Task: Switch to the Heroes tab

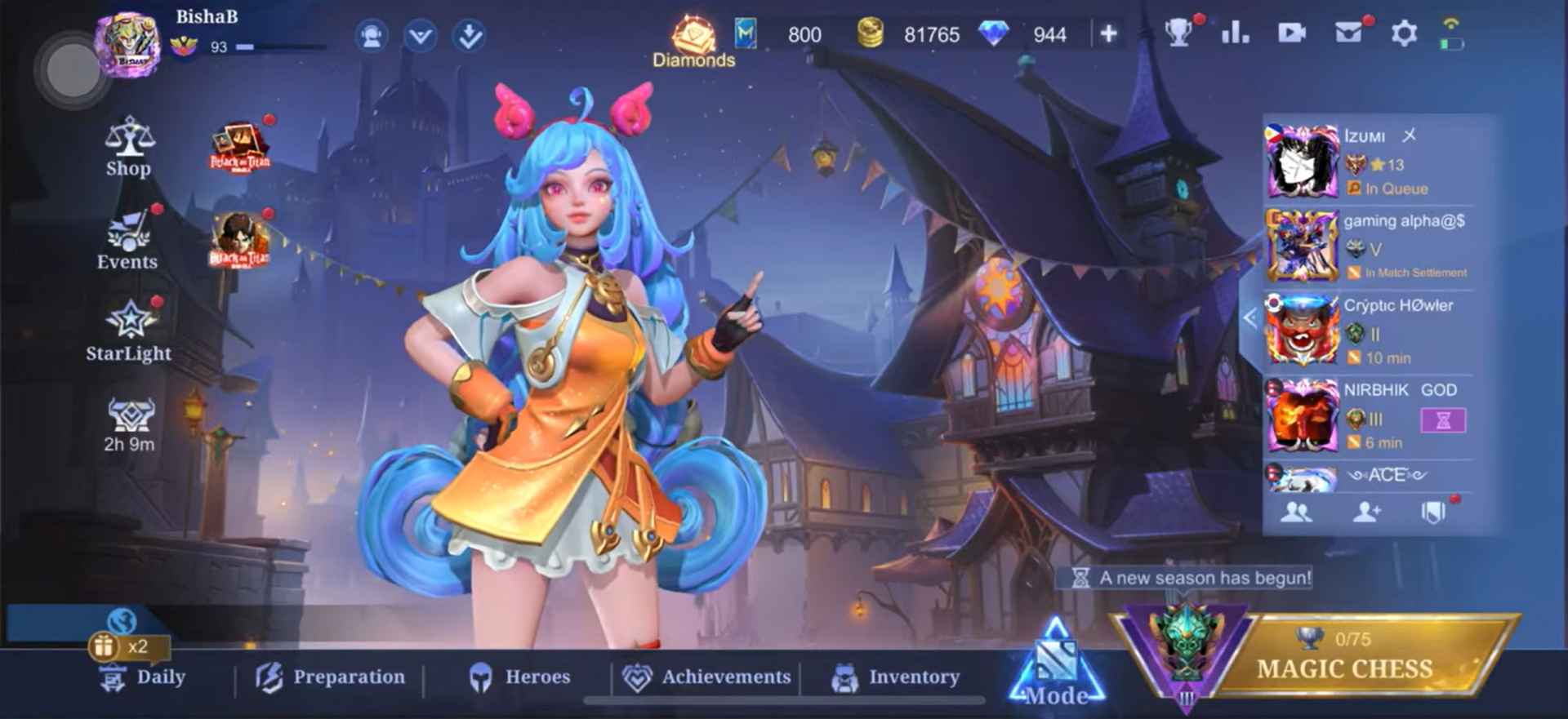Action: pyautogui.click(x=523, y=677)
